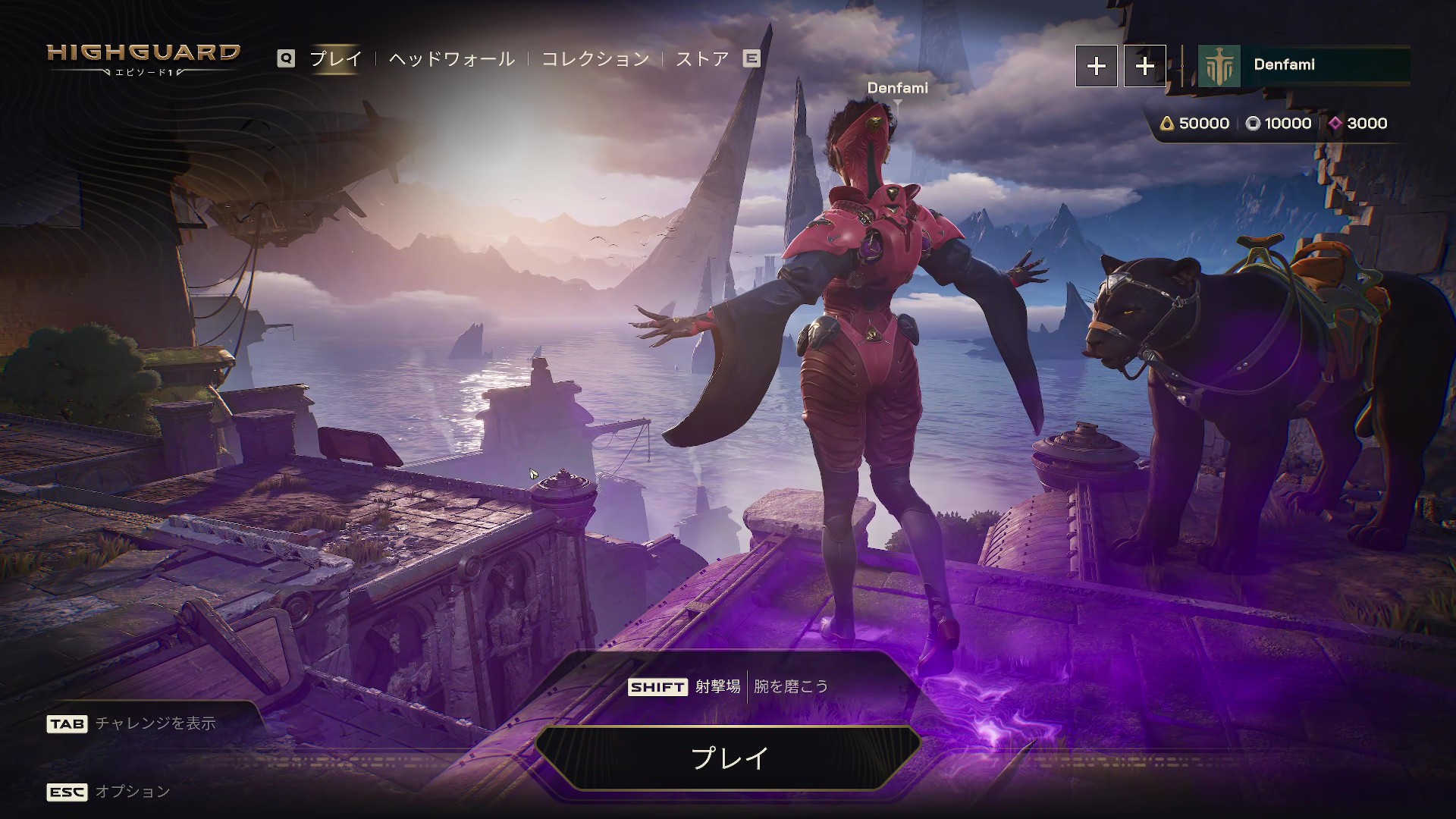Click the gold triangle currency icon

[x=1168, y=124]
